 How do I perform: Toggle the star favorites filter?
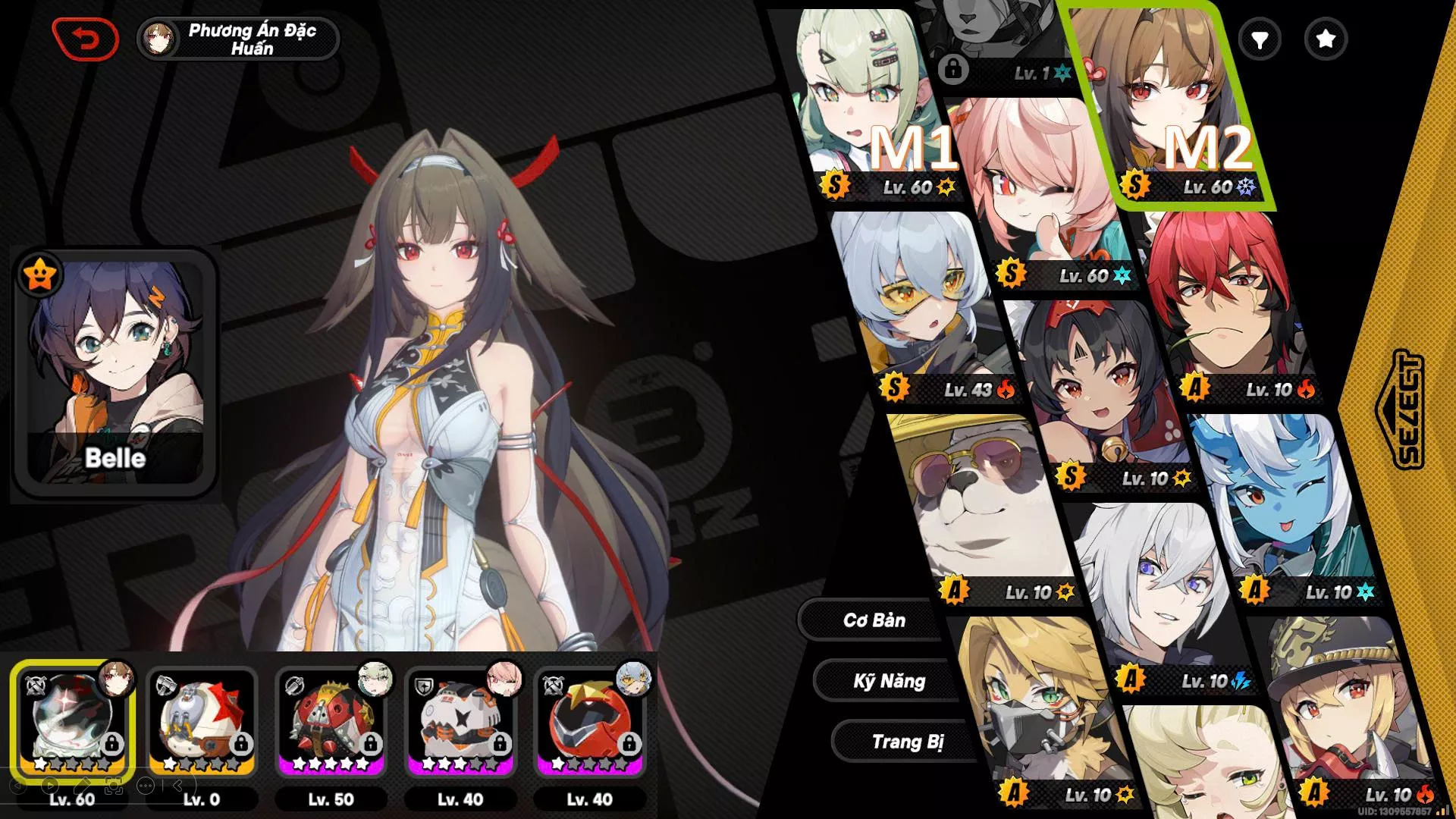point(1325,39)
